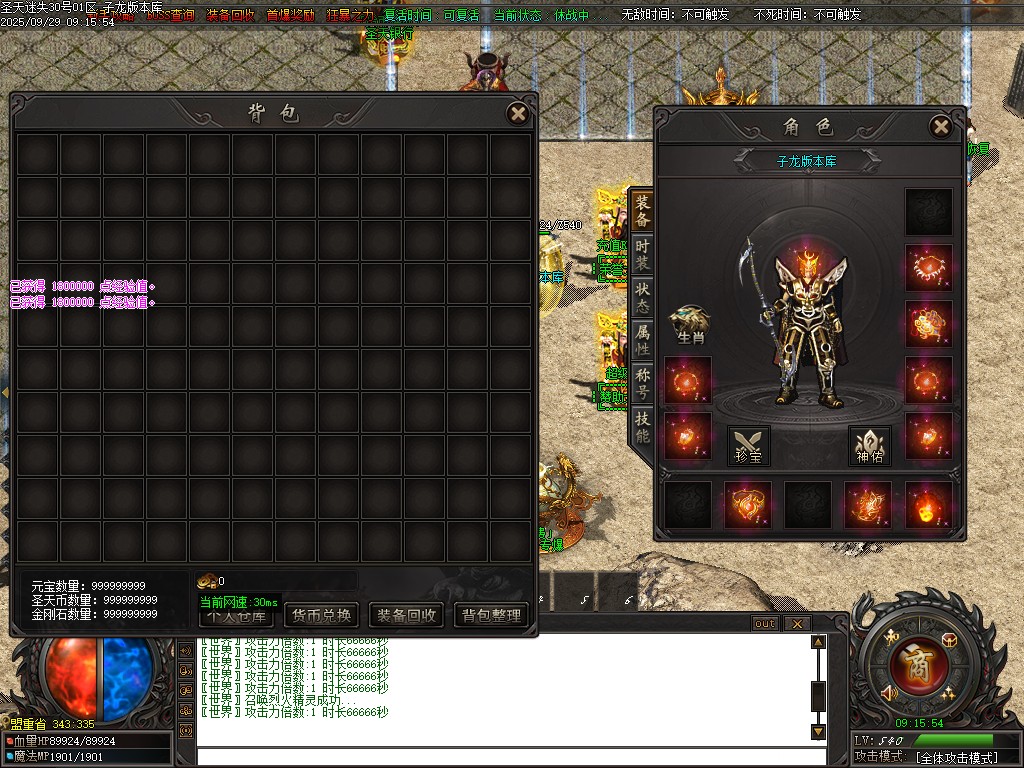This screenshot has width=1024, height=768.
Task: Open the 技能 skills tab
Action: point(642,427)
